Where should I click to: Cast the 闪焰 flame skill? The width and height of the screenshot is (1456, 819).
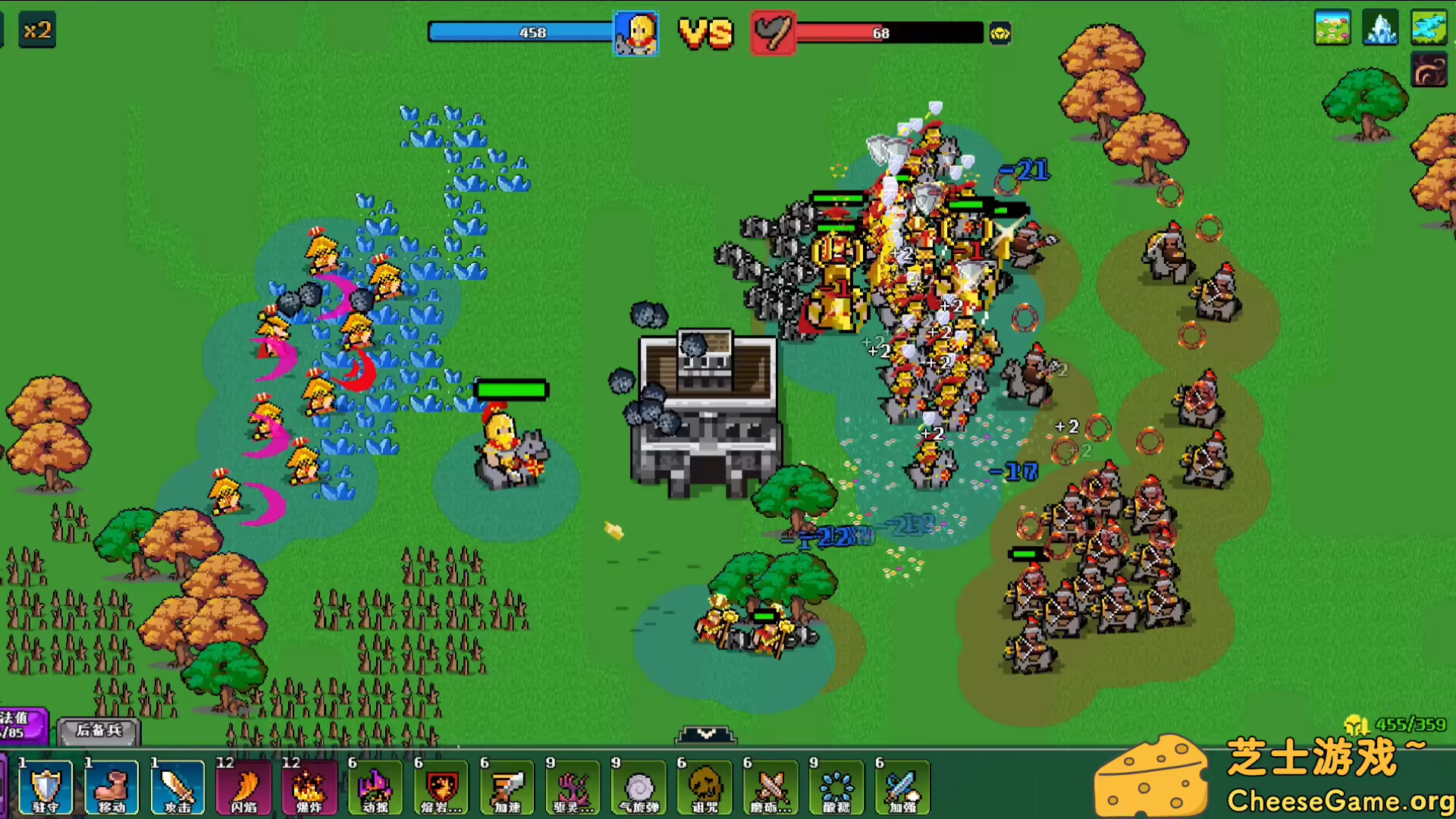pos(243,786)
